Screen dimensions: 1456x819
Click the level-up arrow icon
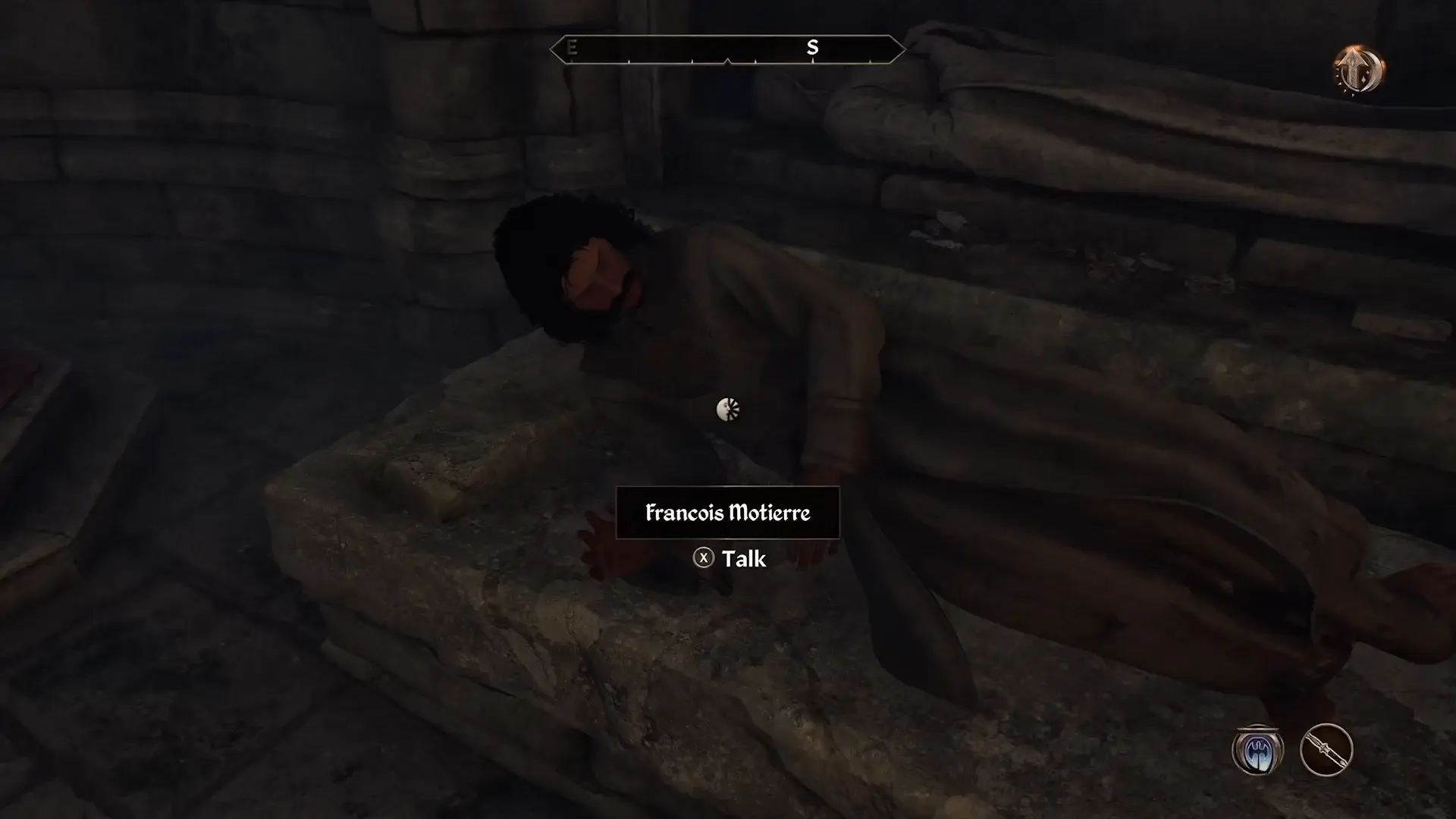[1359, 70]
